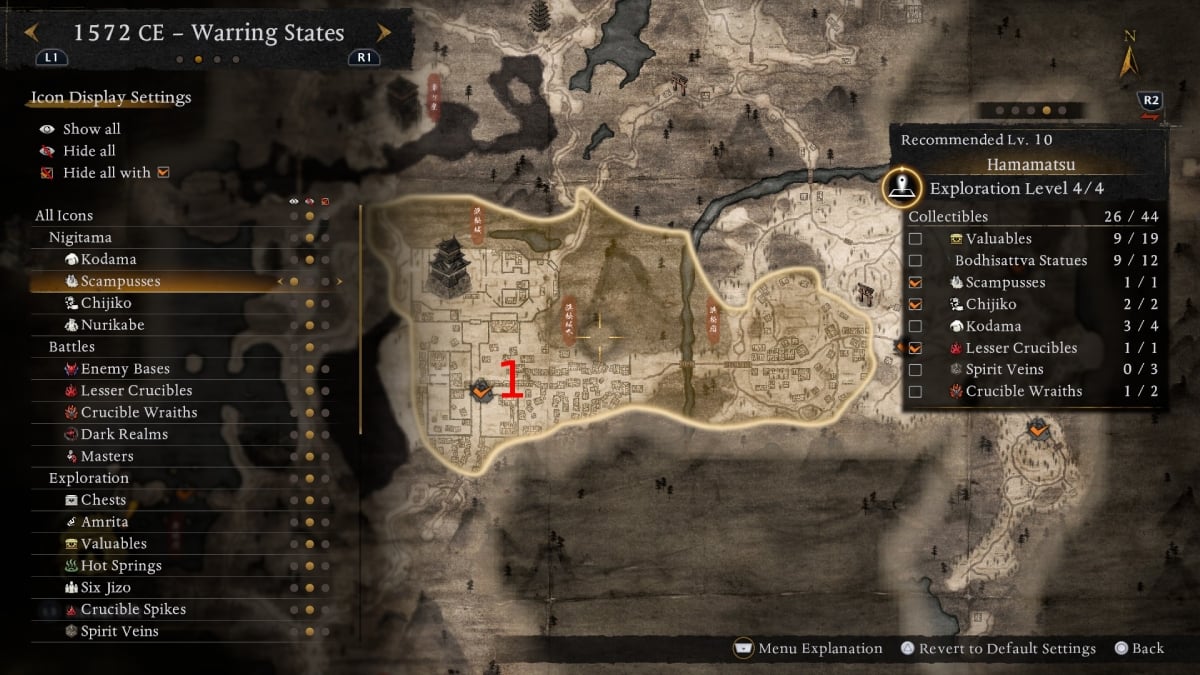The width and height of the screenshot is (1200, 675).
Task: Select the Chests exploration filter
Action: coord(103,500)
